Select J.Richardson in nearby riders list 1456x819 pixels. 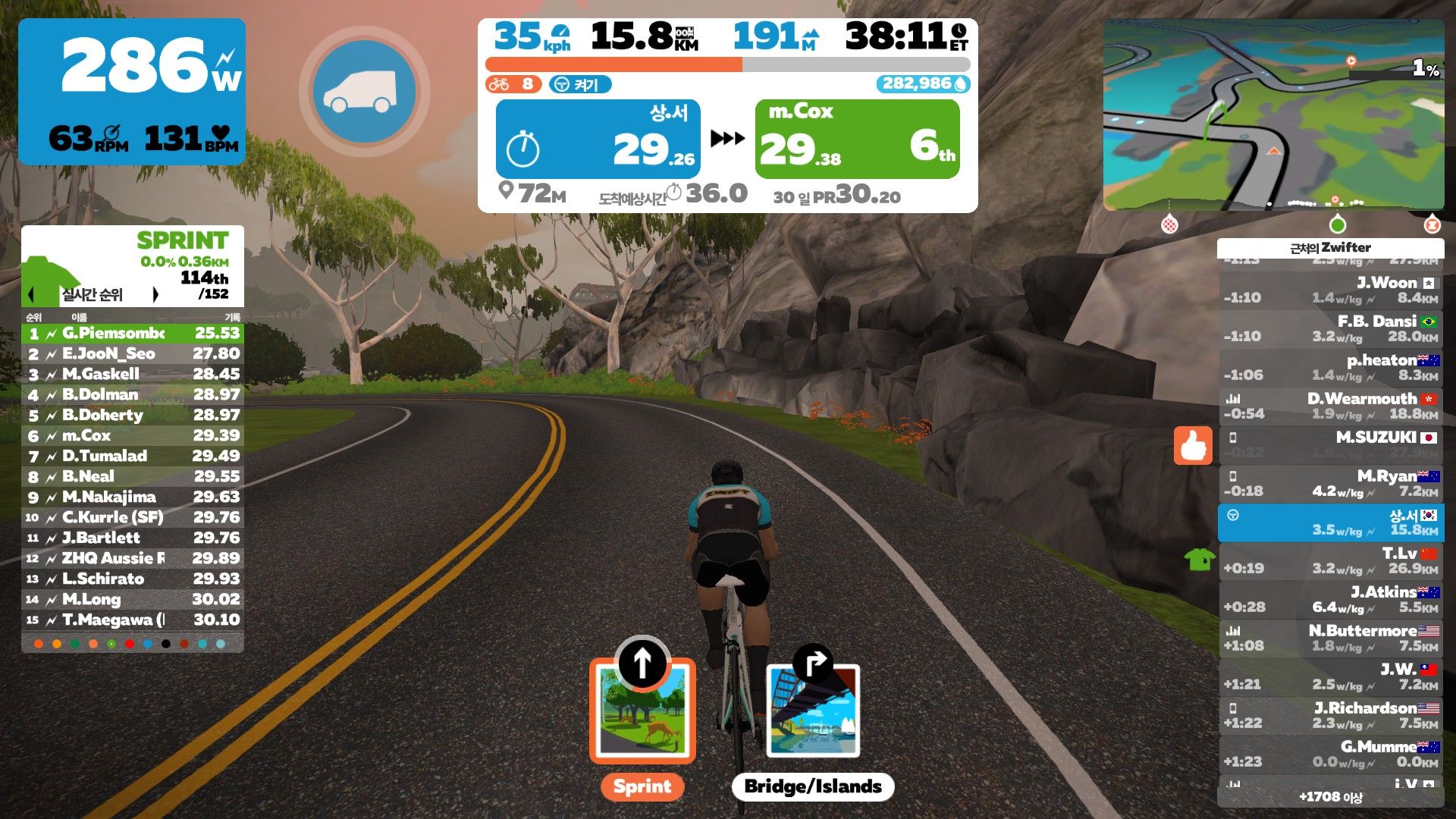pyautogui.click(x=1331, y=715)
